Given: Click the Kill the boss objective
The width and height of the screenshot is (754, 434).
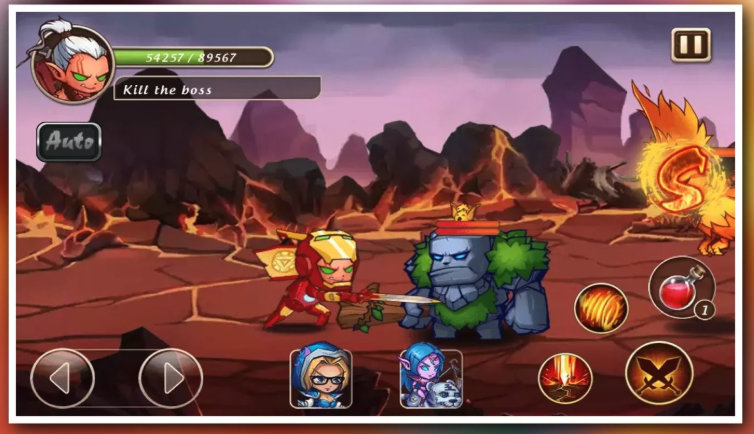Looking at the screenshot, I should (x=216, y=90).
